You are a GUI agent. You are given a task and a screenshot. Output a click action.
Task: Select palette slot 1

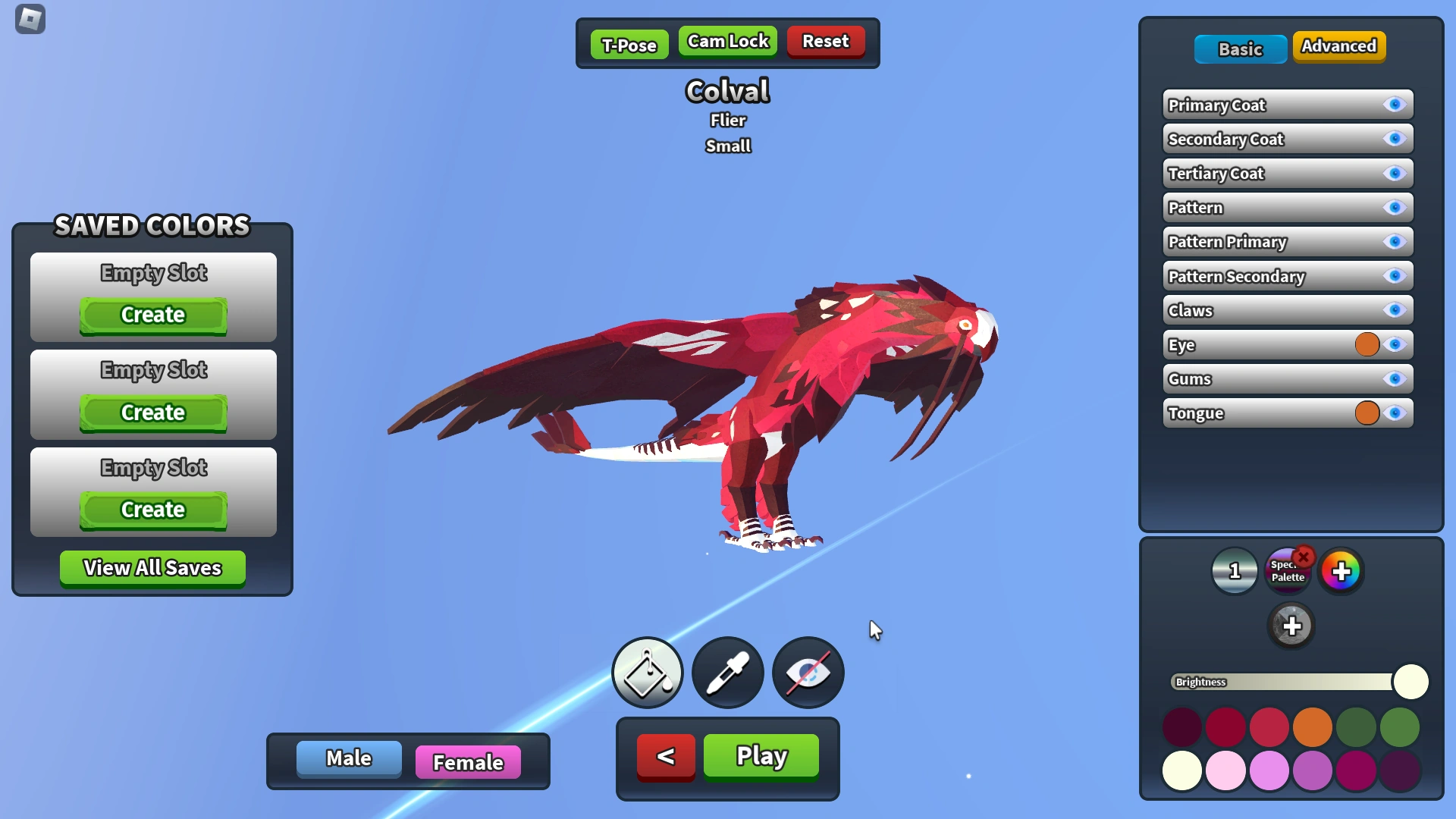1235,571
